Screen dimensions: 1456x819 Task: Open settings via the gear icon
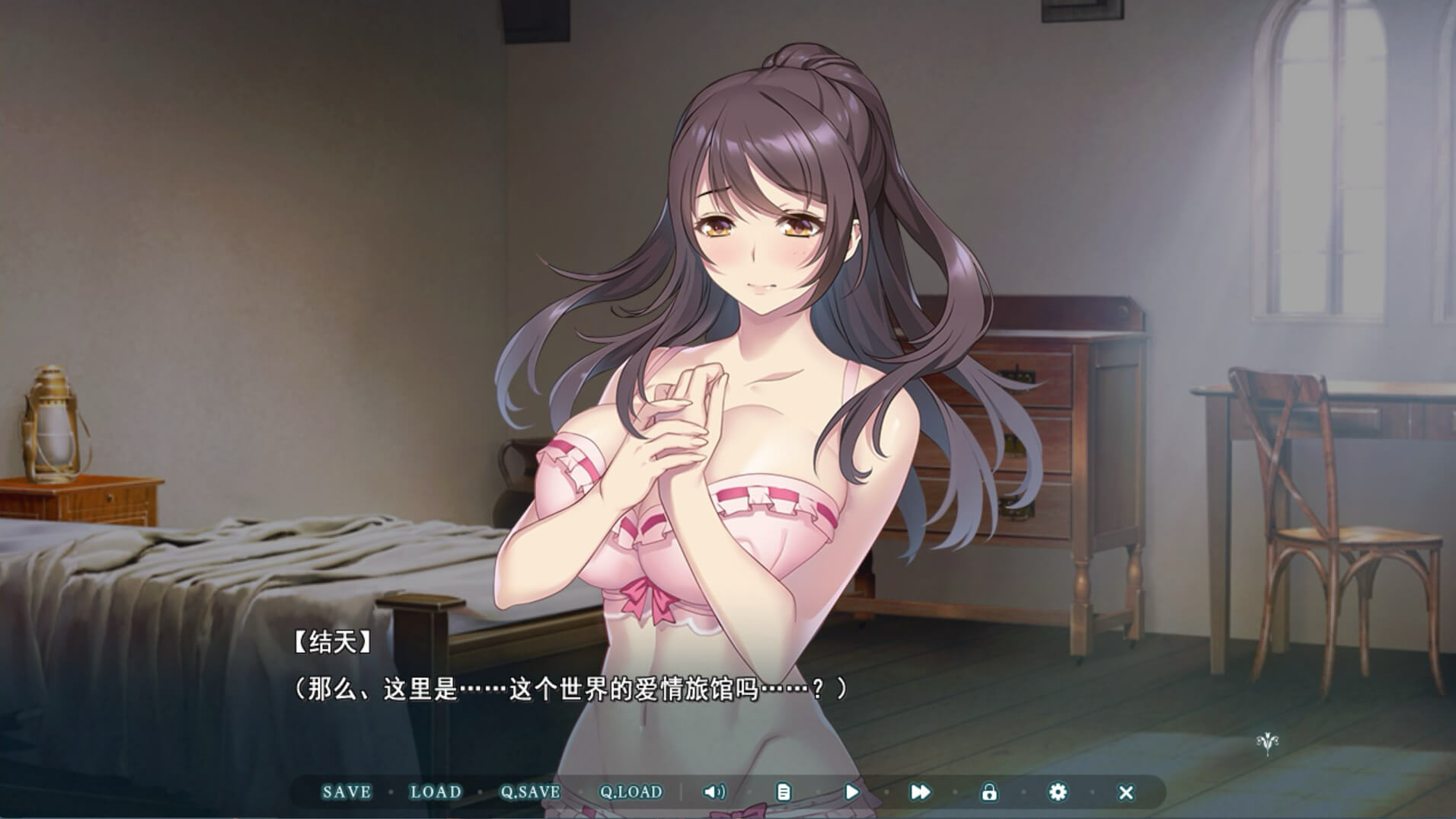(x=1057, y=792)
